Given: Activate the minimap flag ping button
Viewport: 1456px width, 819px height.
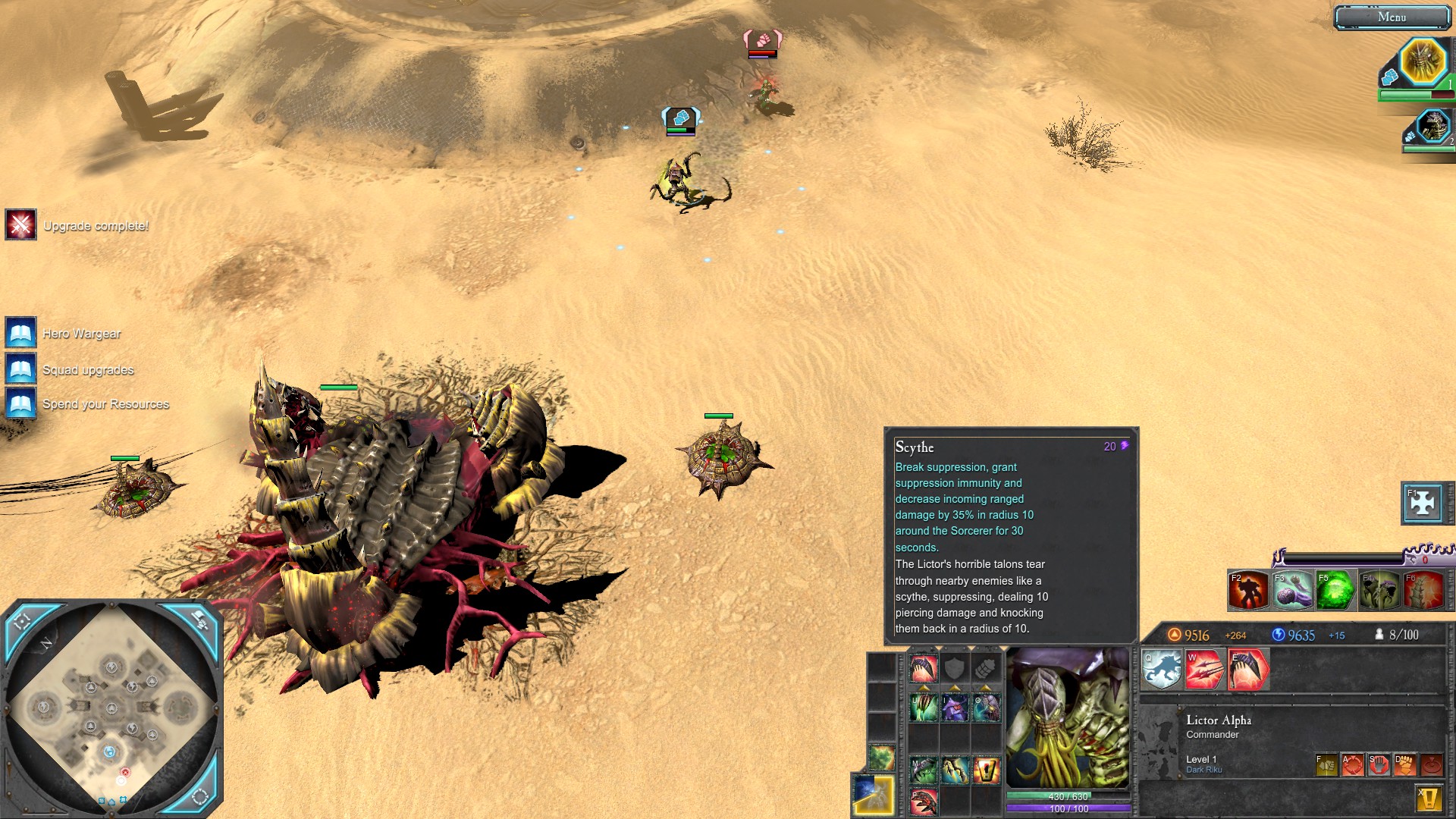Looking at the screenshot, I should (199, 621).
